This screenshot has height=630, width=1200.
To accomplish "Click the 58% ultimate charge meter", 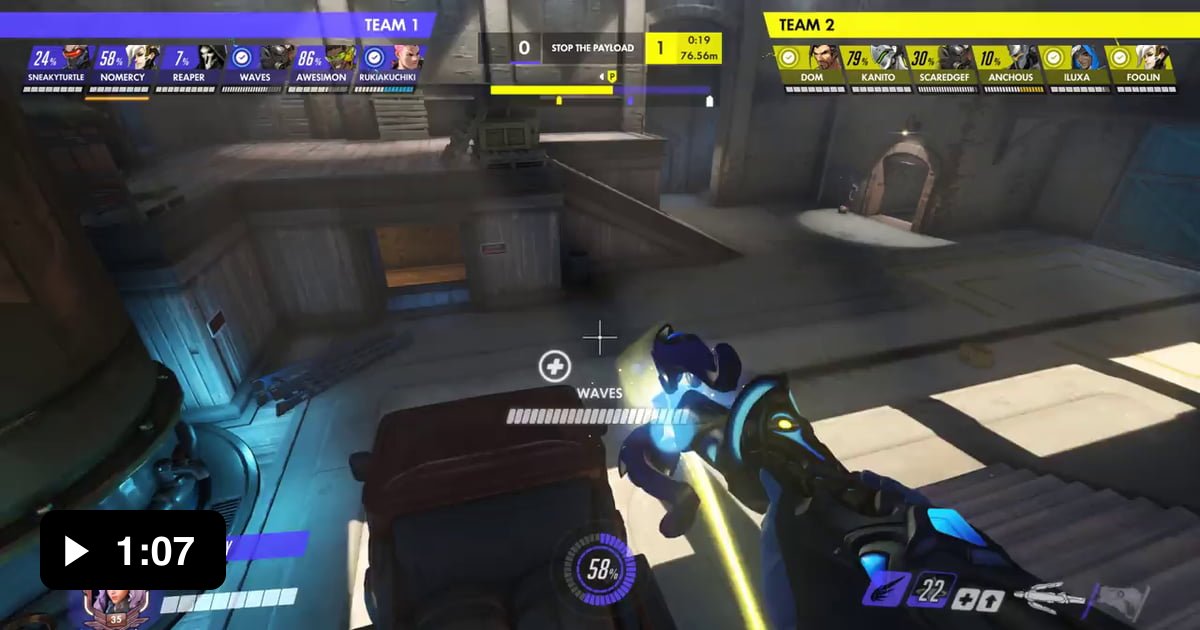I will click(x=601, y=571).
